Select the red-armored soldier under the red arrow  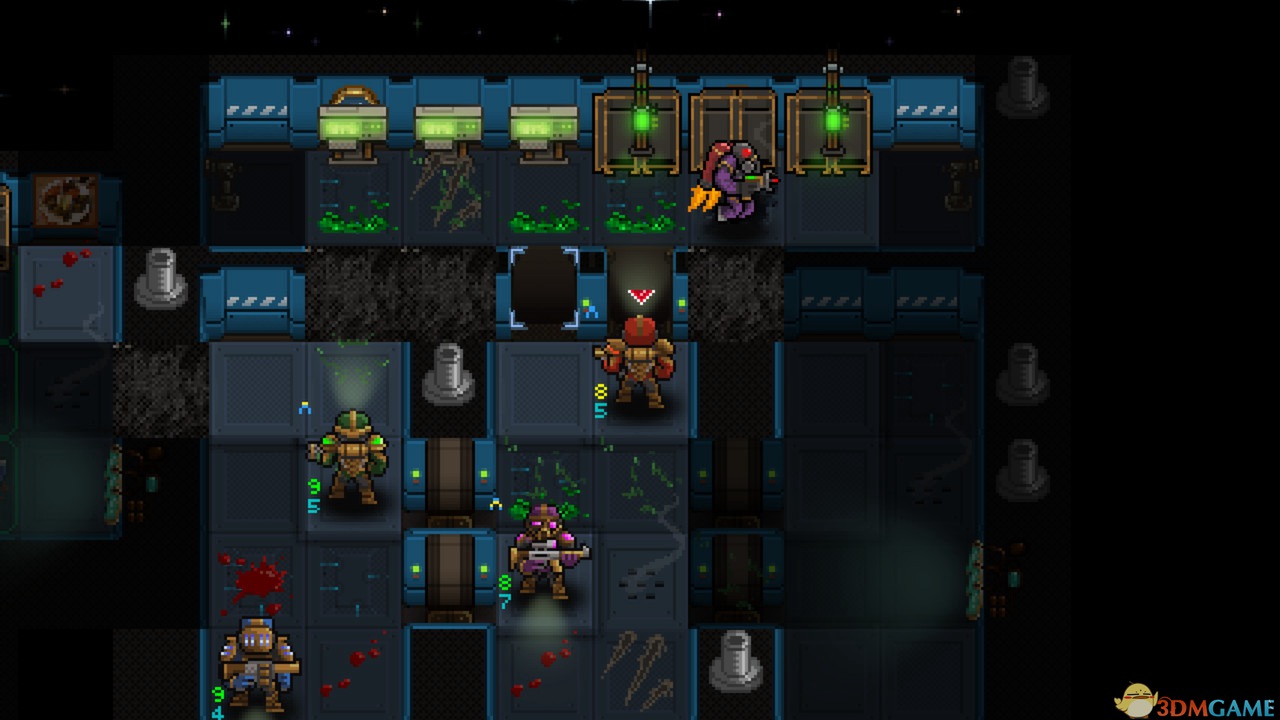coord(638,363)
